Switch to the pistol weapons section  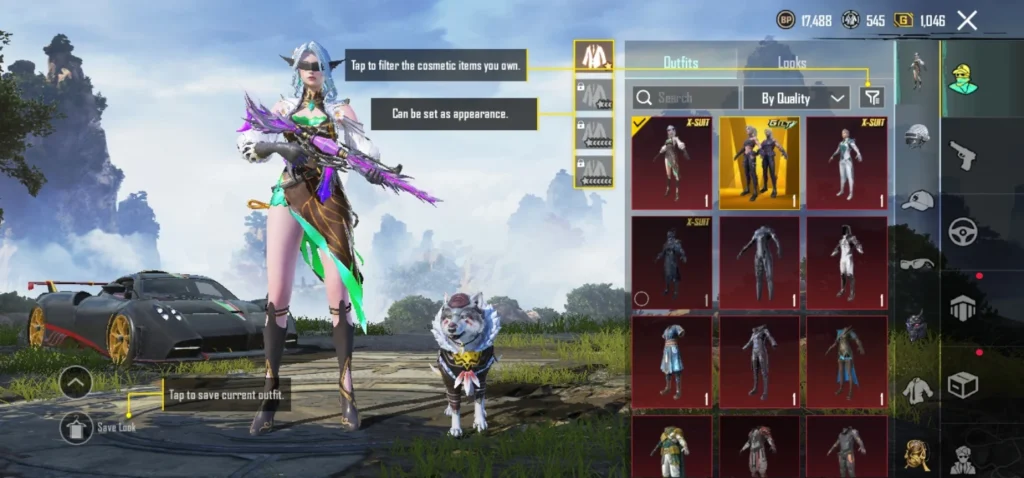(x=963, y=155)
